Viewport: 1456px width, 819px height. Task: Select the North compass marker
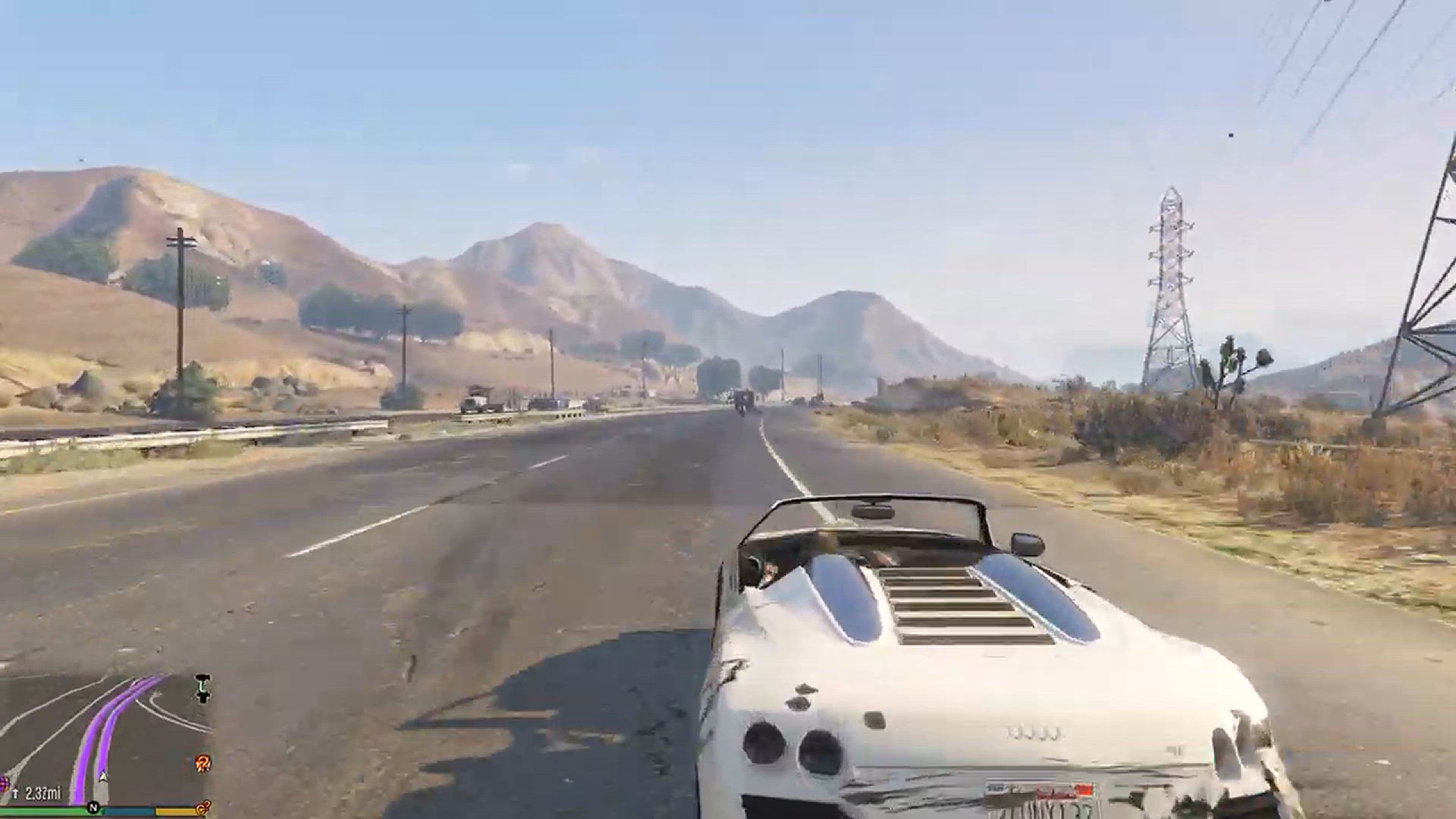click(x=93, y=808)
